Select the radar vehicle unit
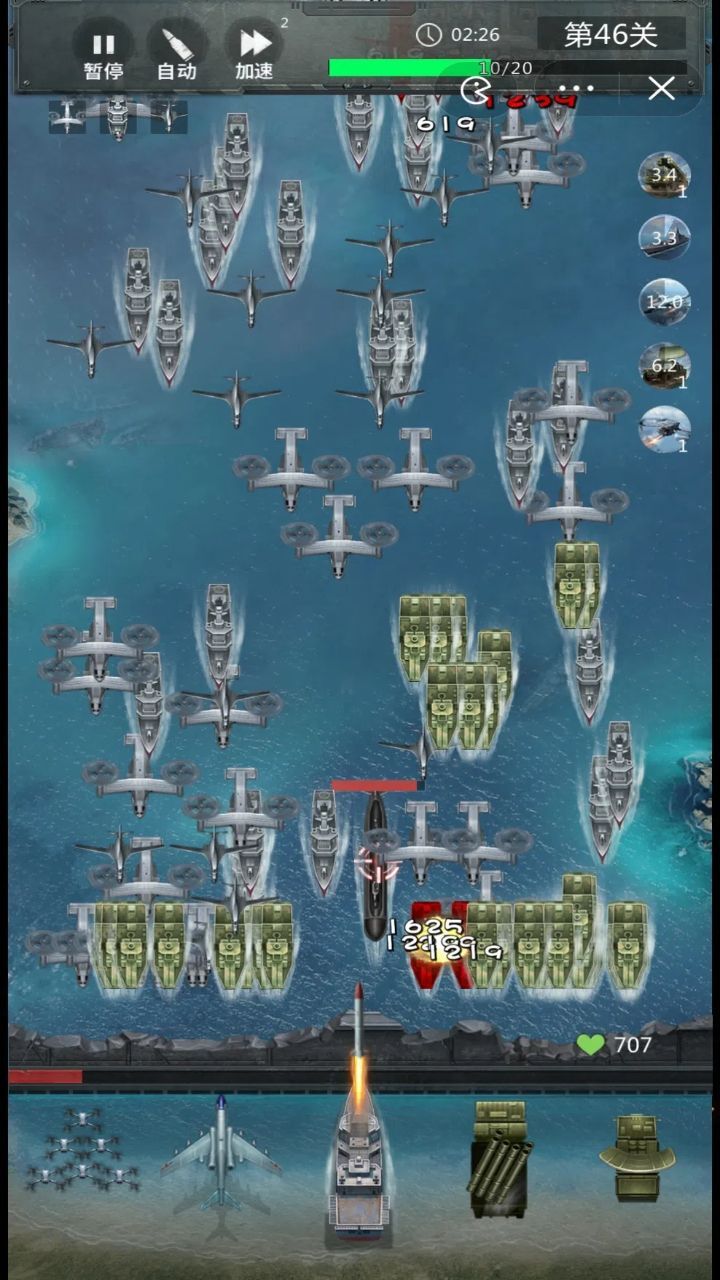The width and height of the screenshot is (720, 1280). pos(637,1160)
